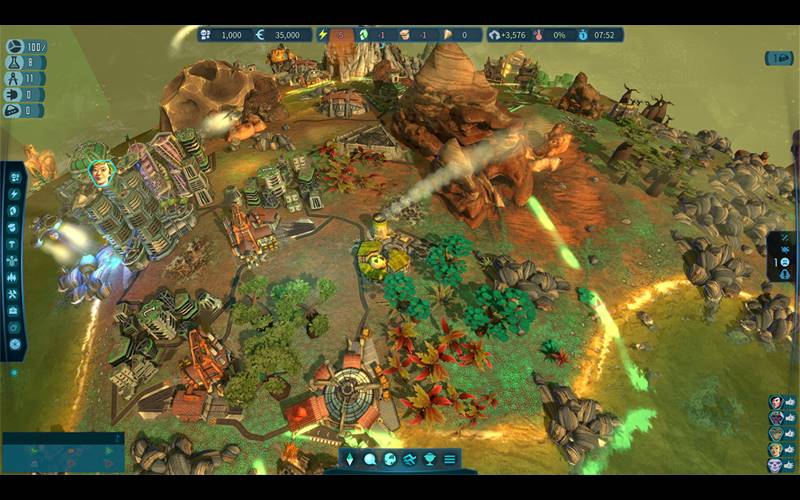Open the briefcase build category

tap(15, 311)
